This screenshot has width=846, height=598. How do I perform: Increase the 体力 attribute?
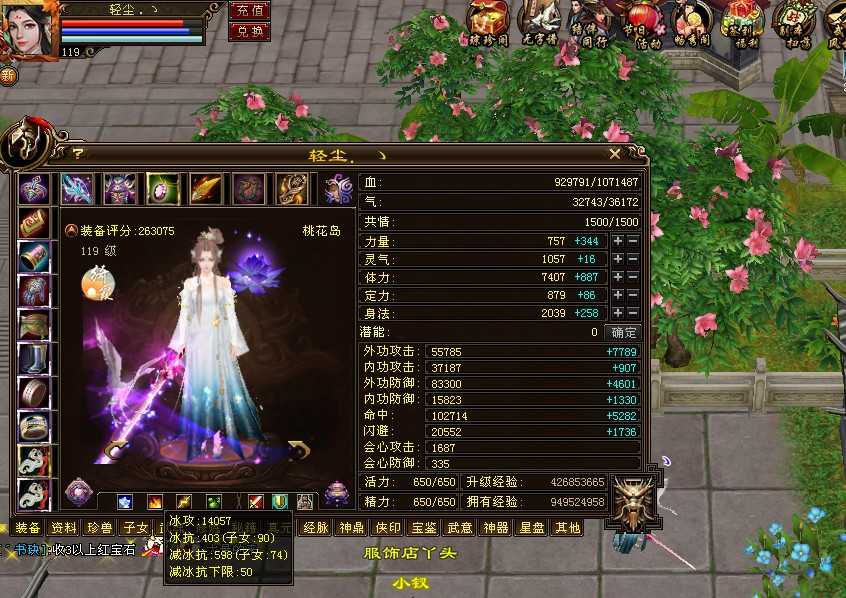pos(618,278)
